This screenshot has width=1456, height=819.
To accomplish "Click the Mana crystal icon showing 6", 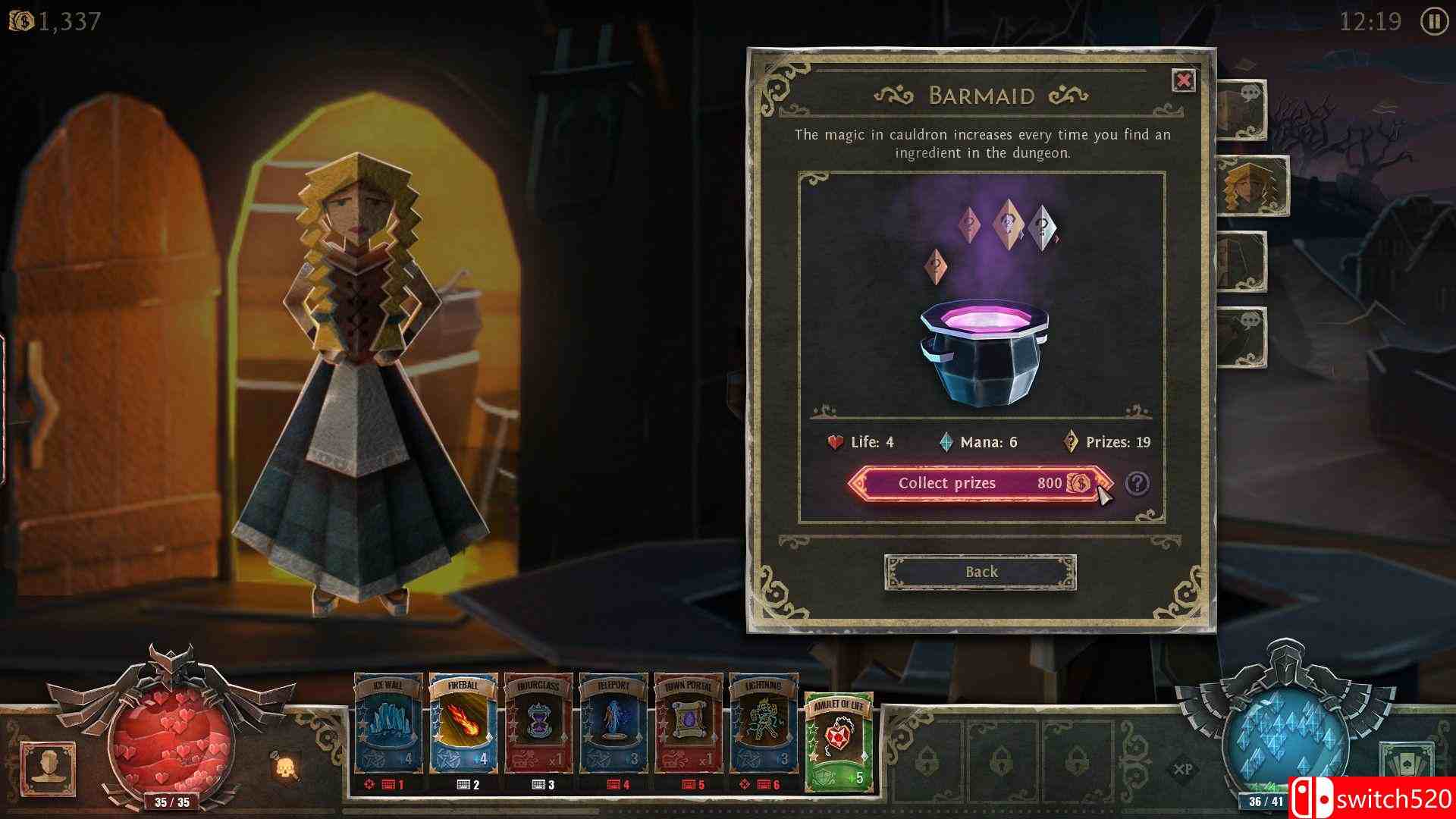I will pos(945,441).
